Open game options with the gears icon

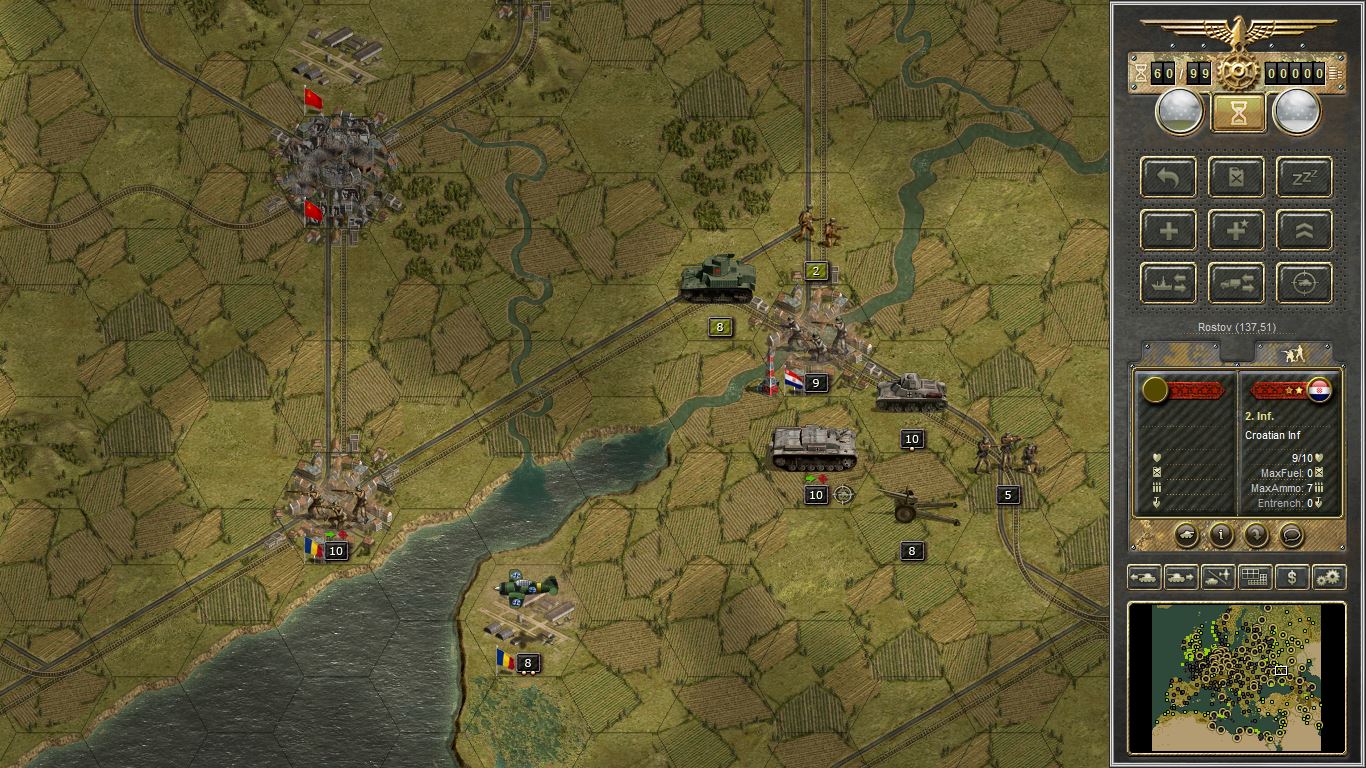1328,576
